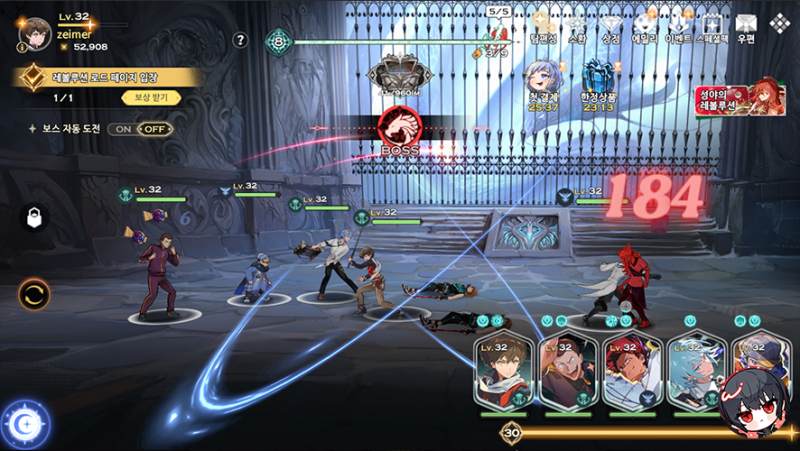800x451 pixels.
Task: Open the 이벤트 events menu
Action: 680,26
